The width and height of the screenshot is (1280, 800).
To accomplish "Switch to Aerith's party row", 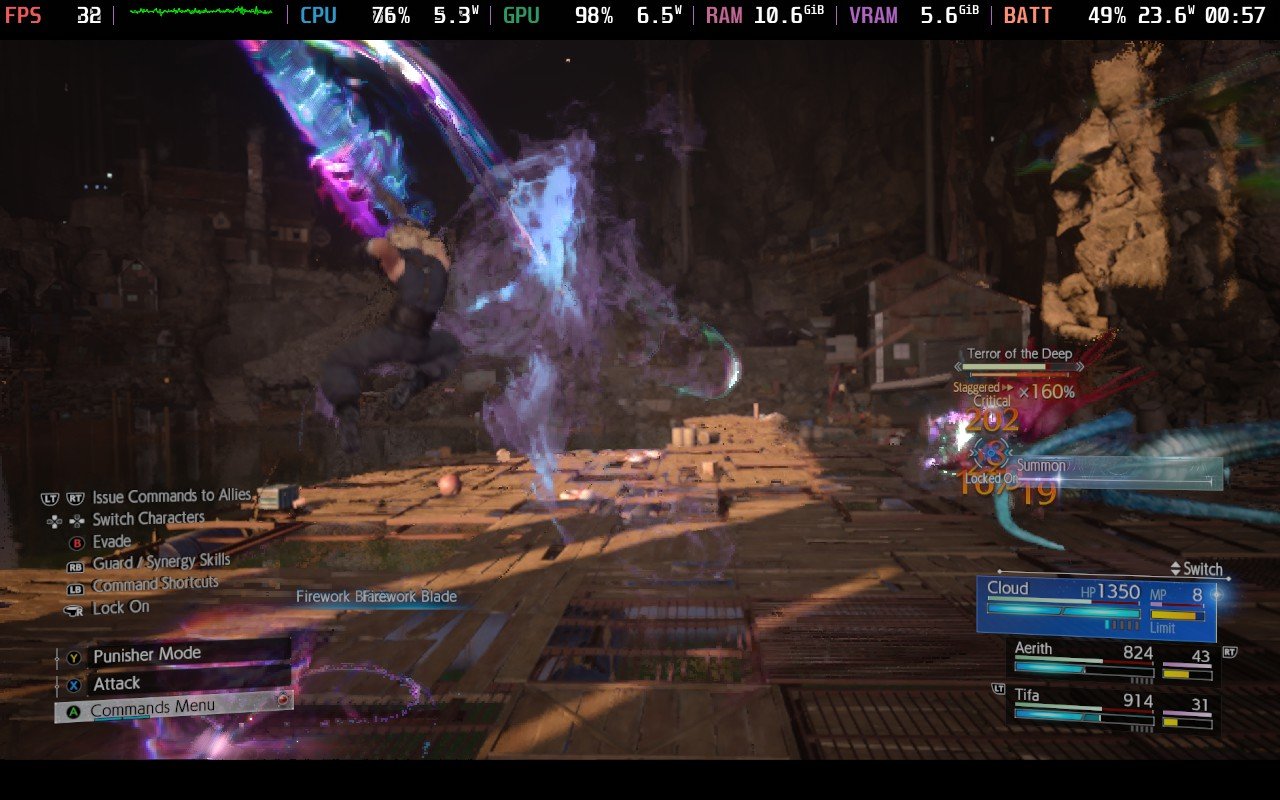I will [1112, 662].
